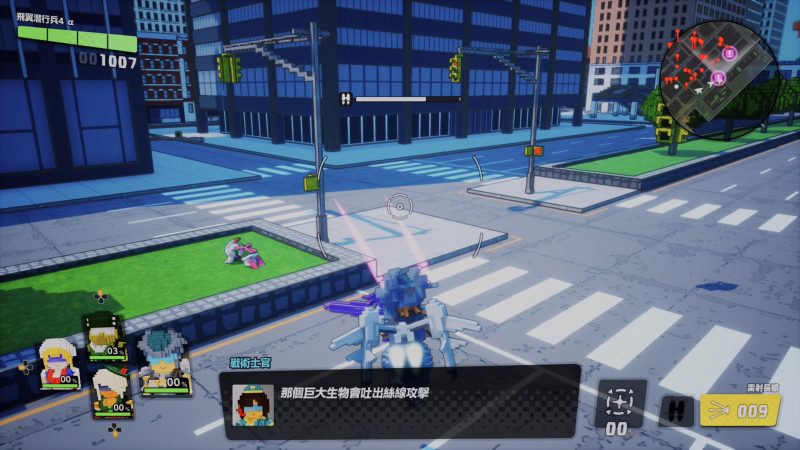
Task: Choose the teal-haired grey-hat squad member portrait
Action: 160,362
